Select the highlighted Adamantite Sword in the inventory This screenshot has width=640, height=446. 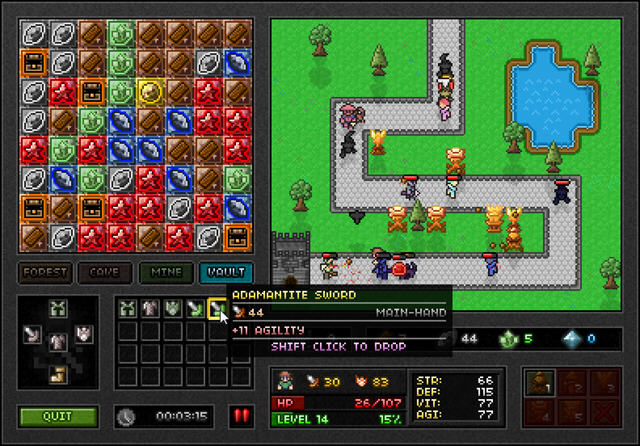point(217,308)
